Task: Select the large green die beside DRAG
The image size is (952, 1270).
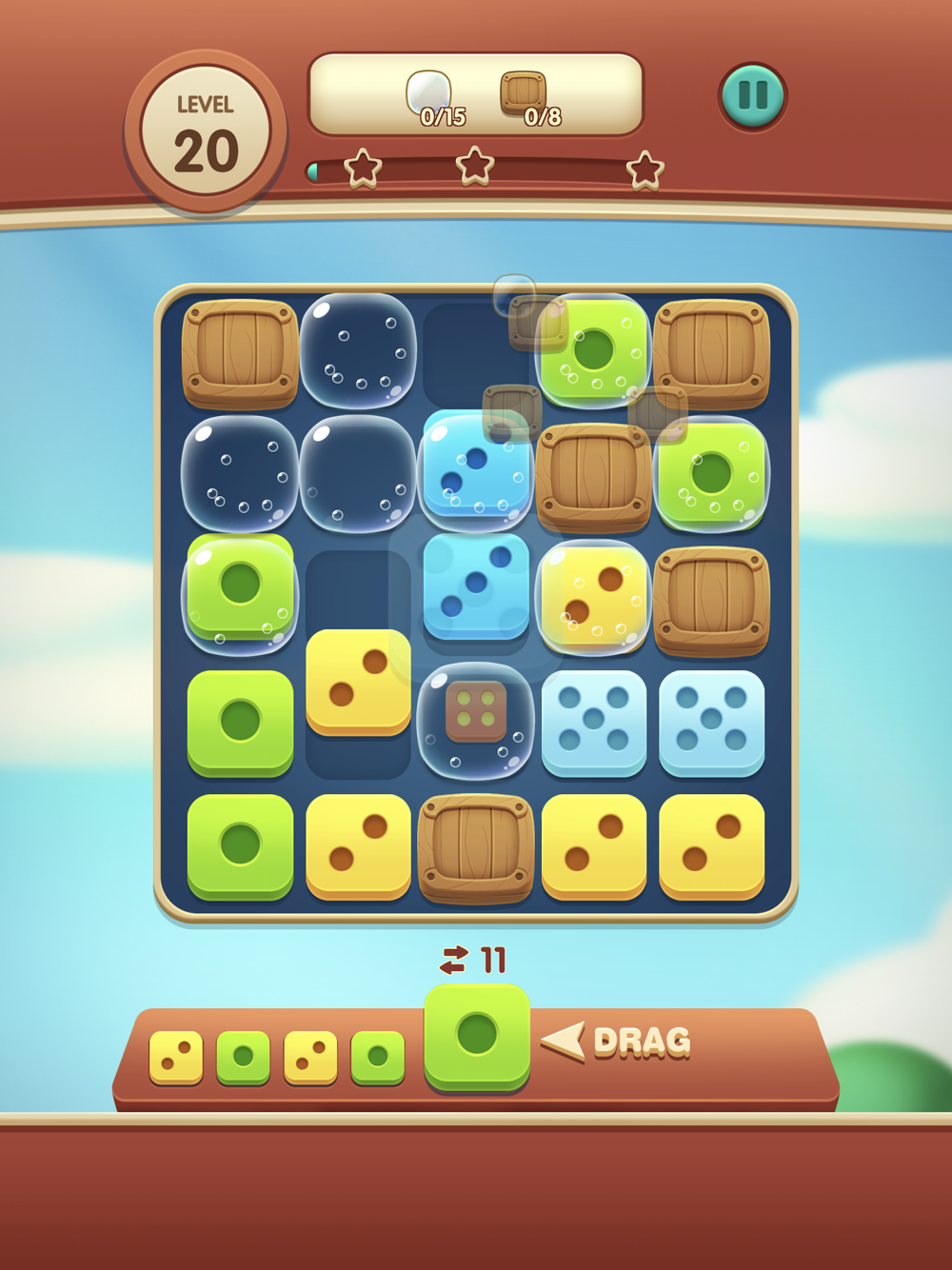Action: [477, 1036]
